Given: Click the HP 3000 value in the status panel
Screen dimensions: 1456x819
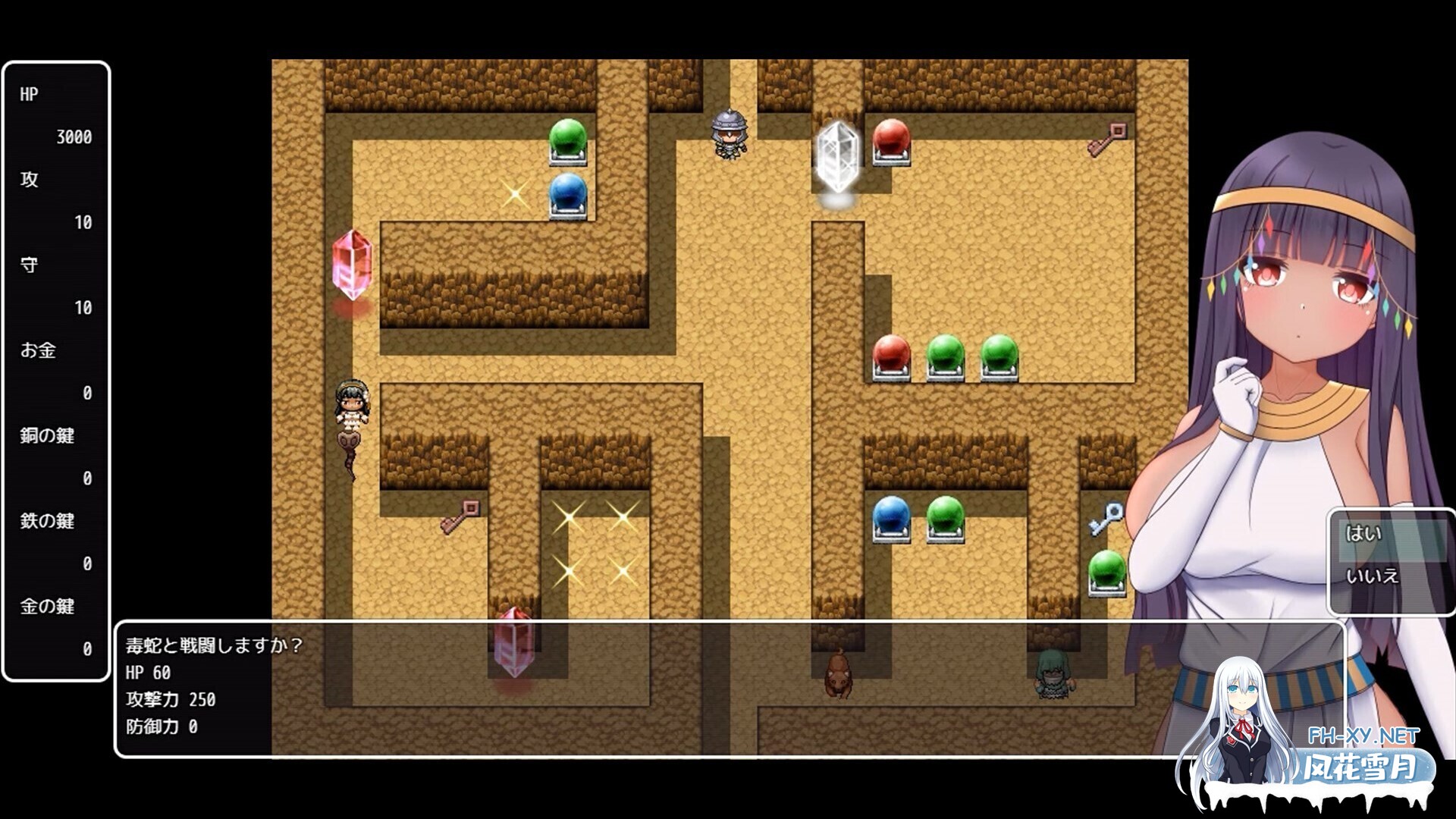Looking at the screenshot, I should (74, 137).
